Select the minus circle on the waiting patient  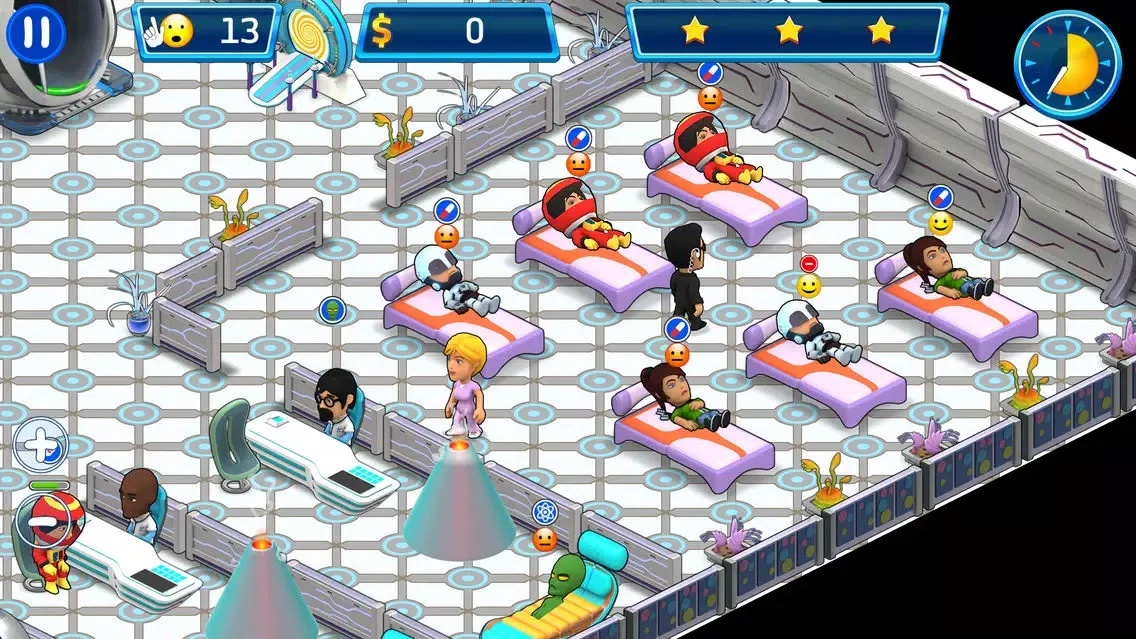[41, 522]
